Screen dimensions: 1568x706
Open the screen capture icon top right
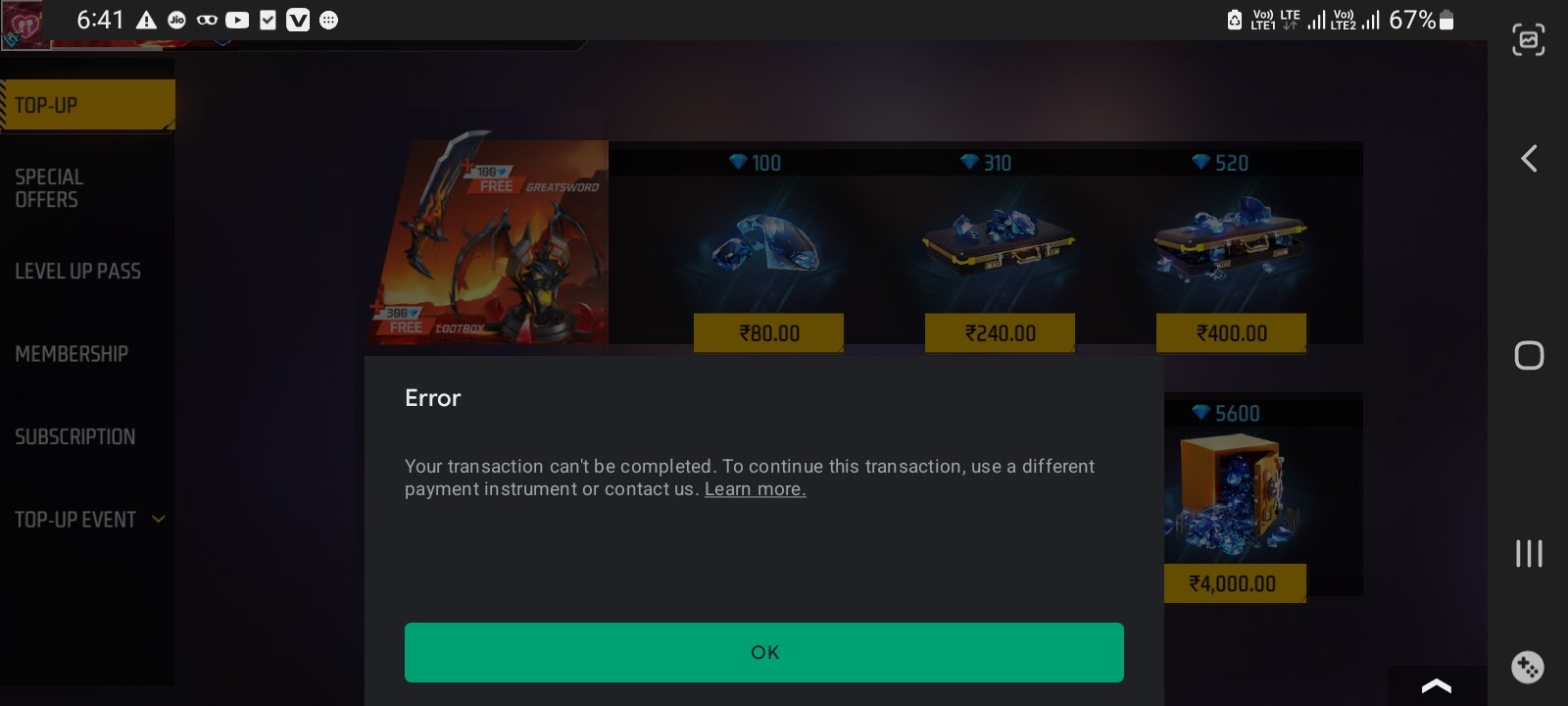1528,40
